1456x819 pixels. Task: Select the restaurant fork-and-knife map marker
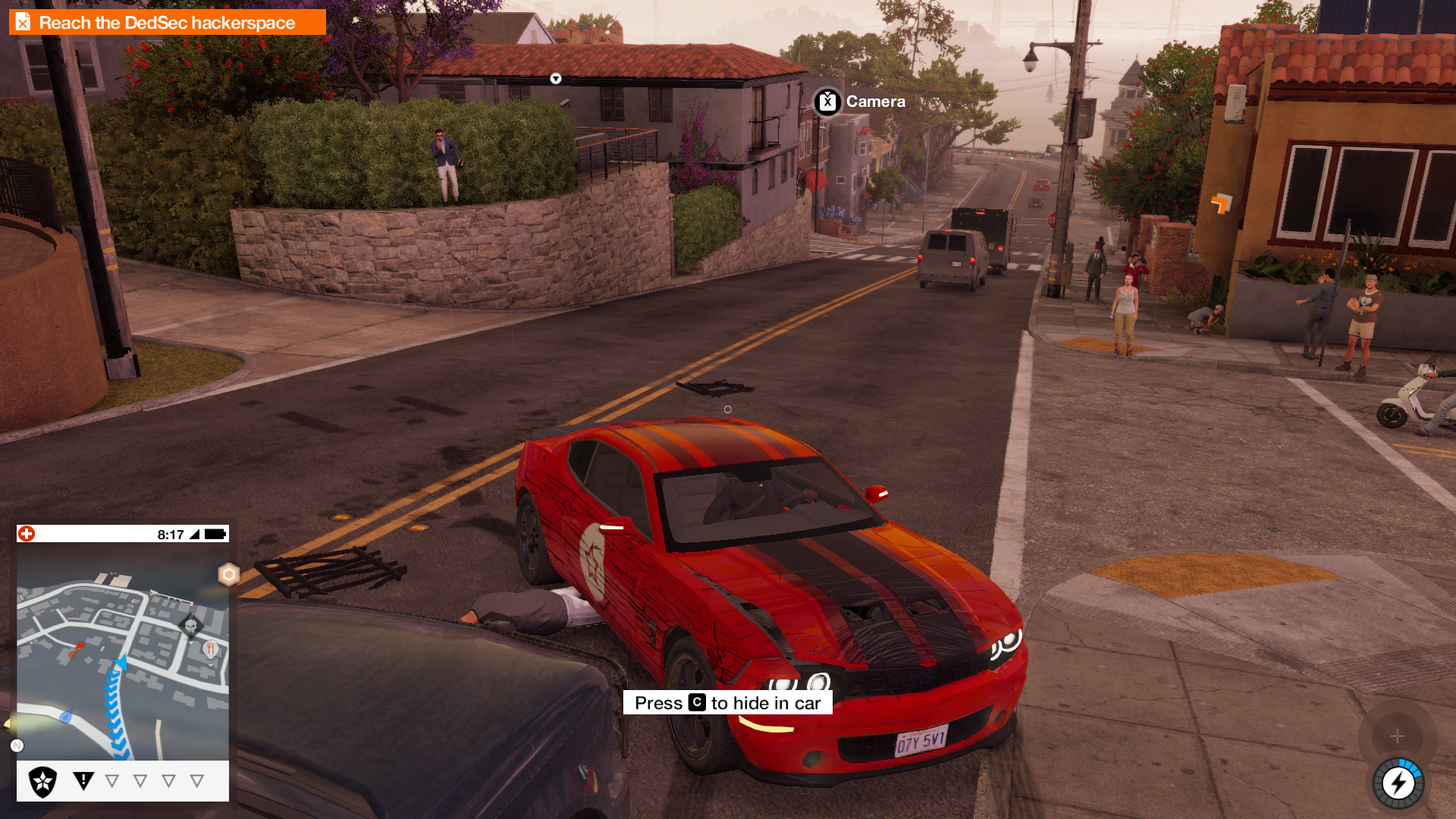(x=211, y=649)
